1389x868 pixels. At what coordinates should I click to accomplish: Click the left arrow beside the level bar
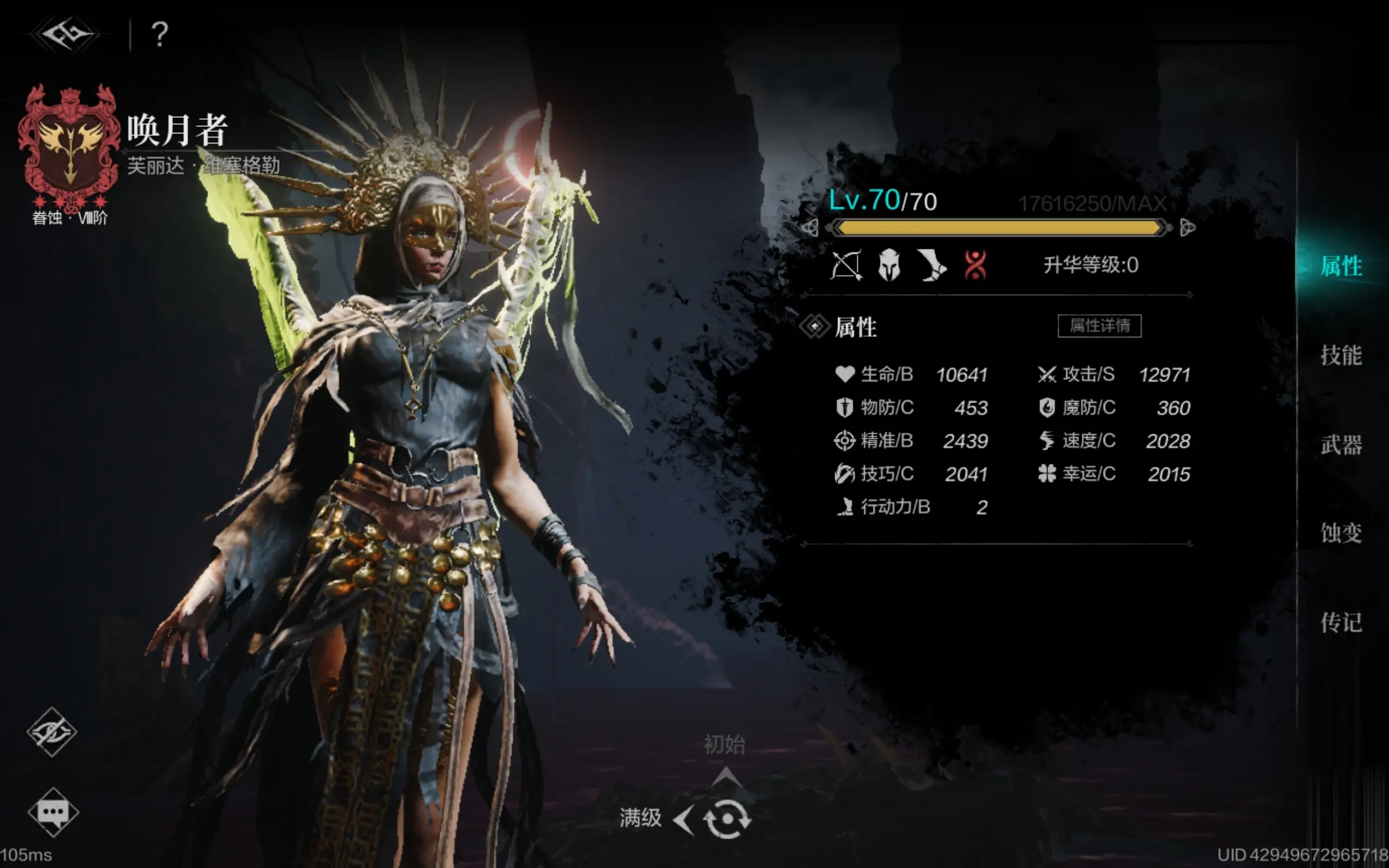tap(810, 228)
